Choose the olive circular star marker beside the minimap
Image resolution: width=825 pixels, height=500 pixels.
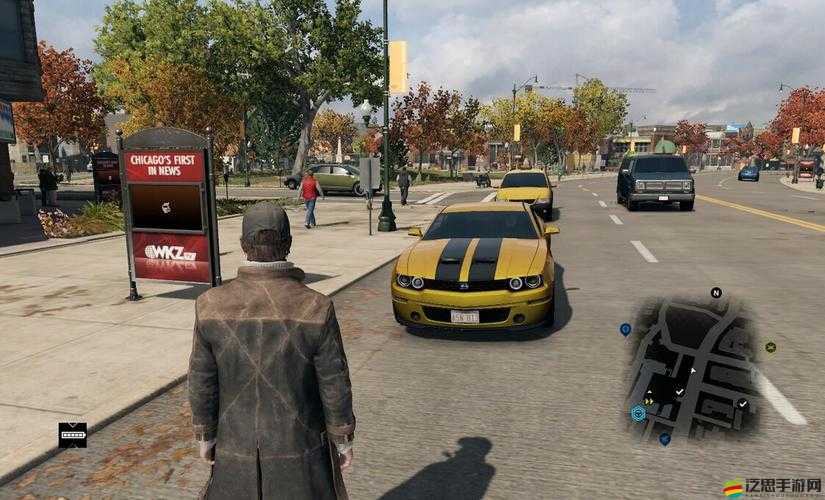(x=771, y=347)
